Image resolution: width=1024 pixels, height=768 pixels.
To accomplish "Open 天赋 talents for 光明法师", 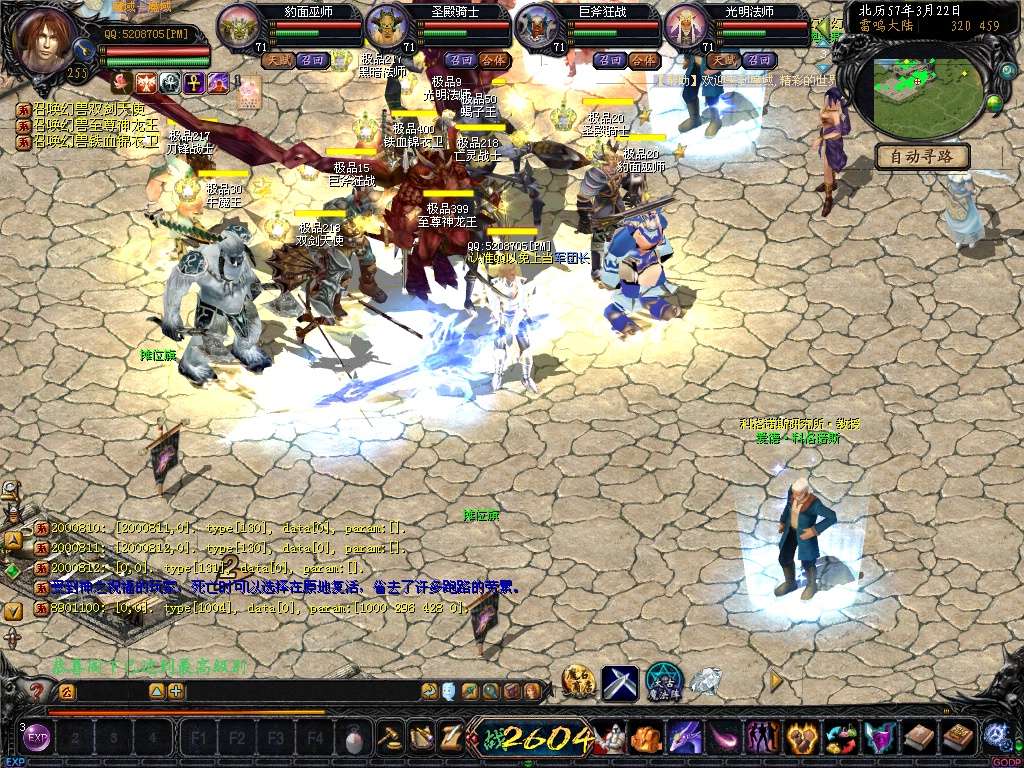I will point(724,60).
